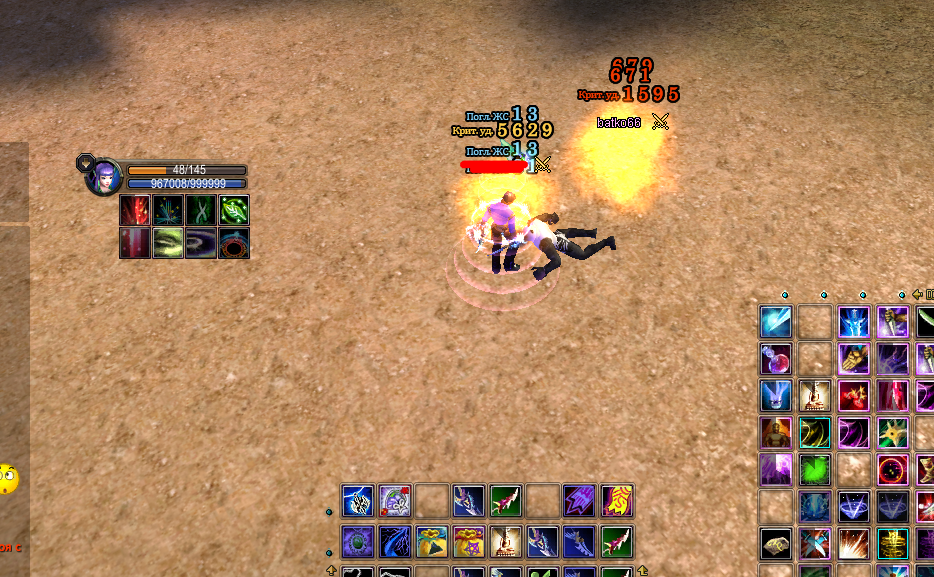Cast the yellow shuriken star skill

click(x=892, y=432)
